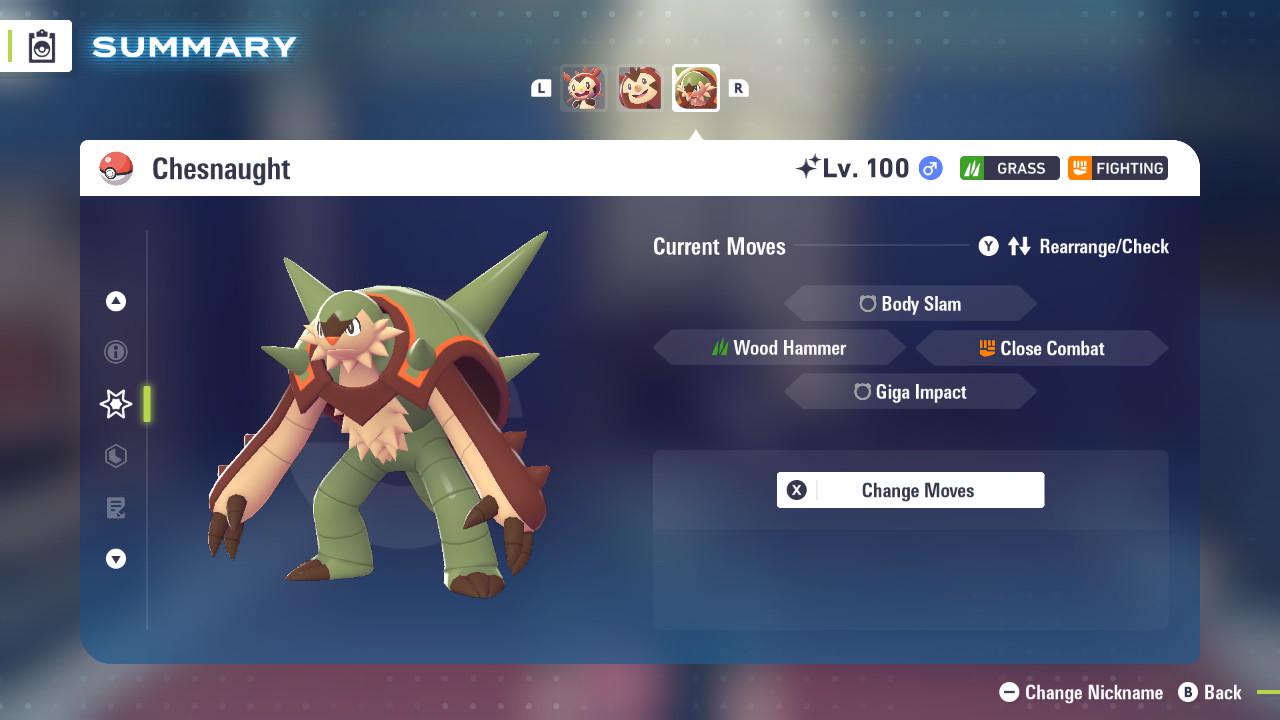The image size is (1280, 720).
Task: Select the Body Slam move entry
Action: coord(910,303)
